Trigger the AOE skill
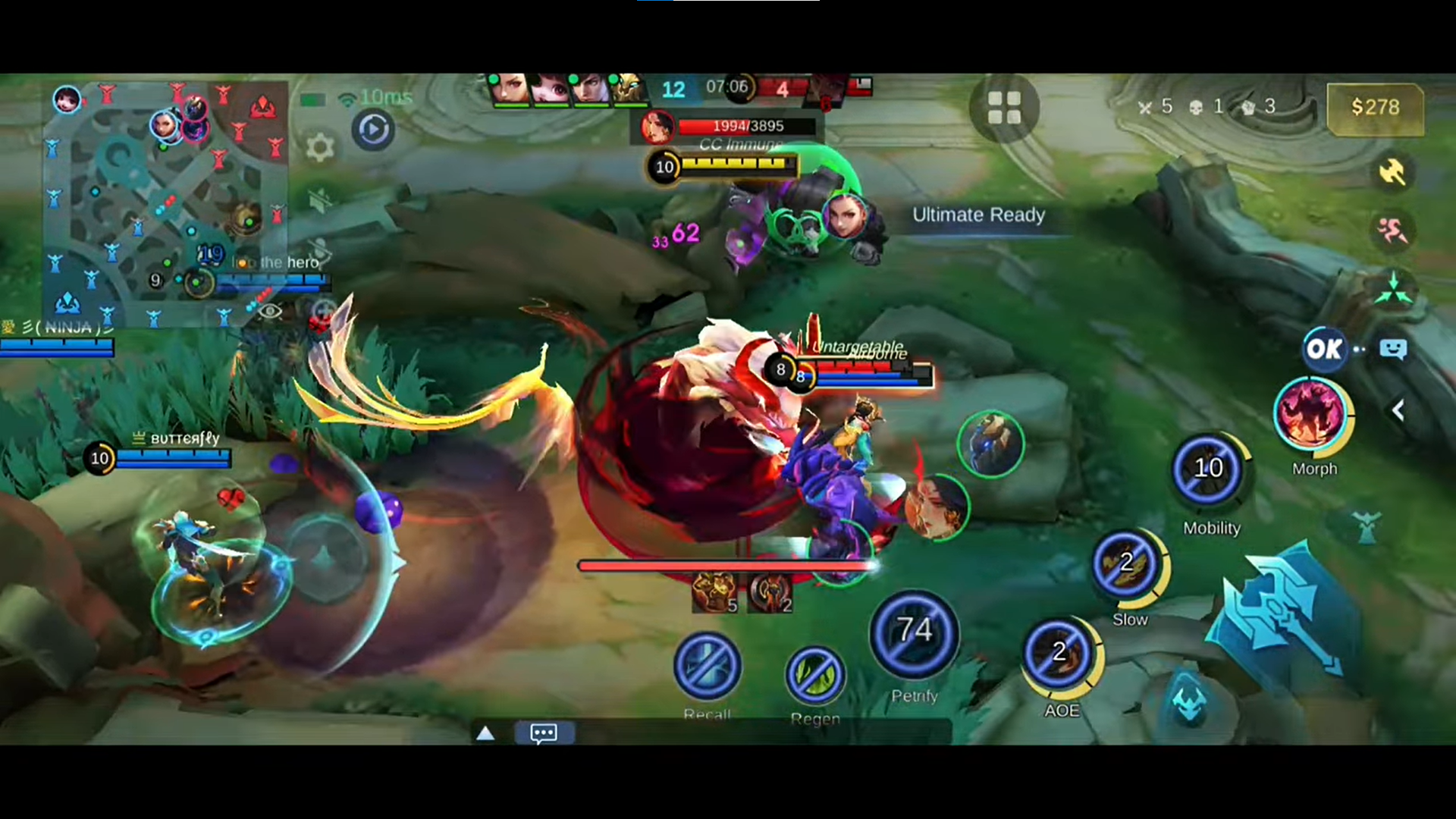The width and height of the screenshot is (1456, 819). (1059, 654)
